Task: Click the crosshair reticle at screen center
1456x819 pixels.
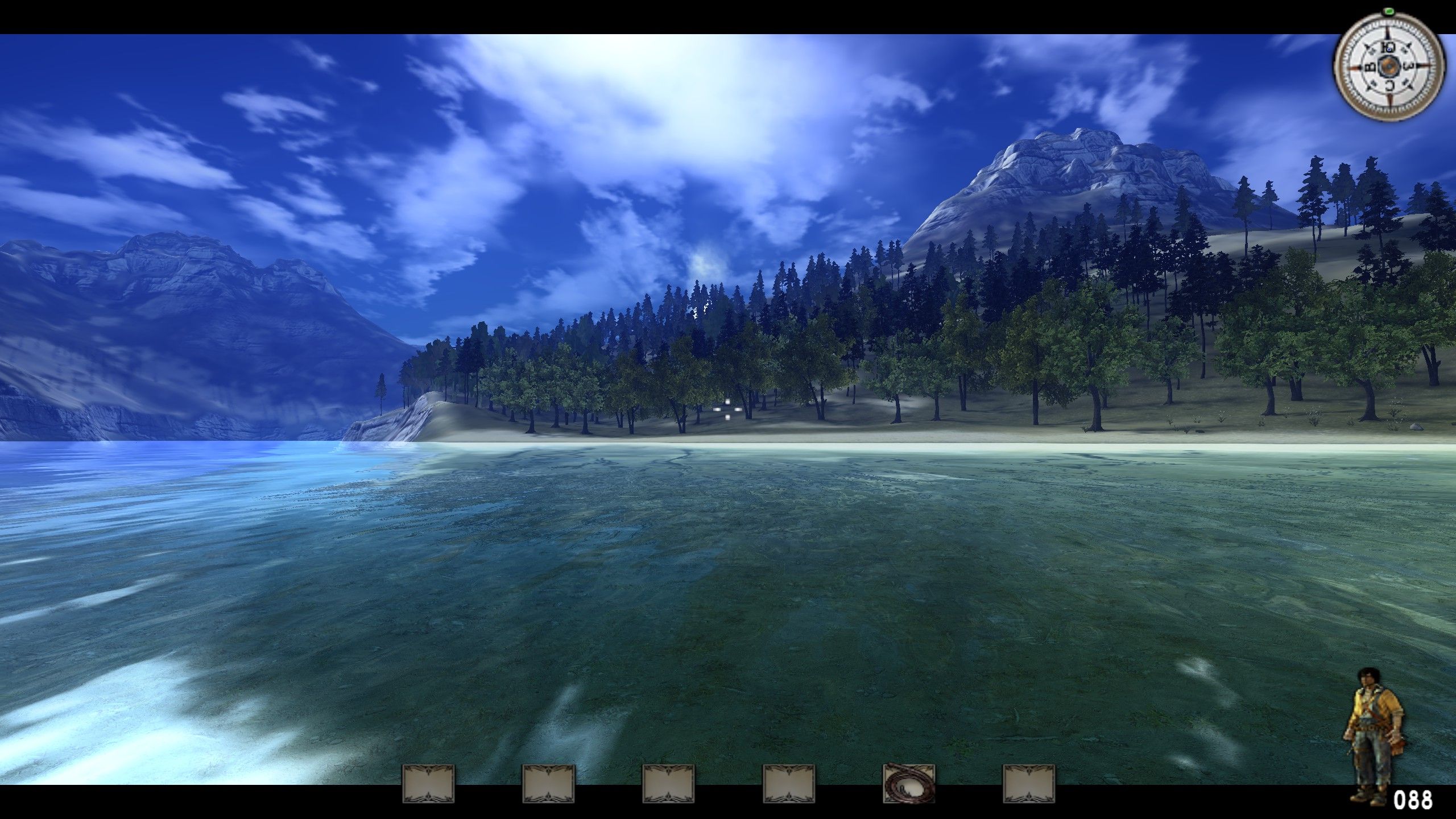Action: (727, 409)
